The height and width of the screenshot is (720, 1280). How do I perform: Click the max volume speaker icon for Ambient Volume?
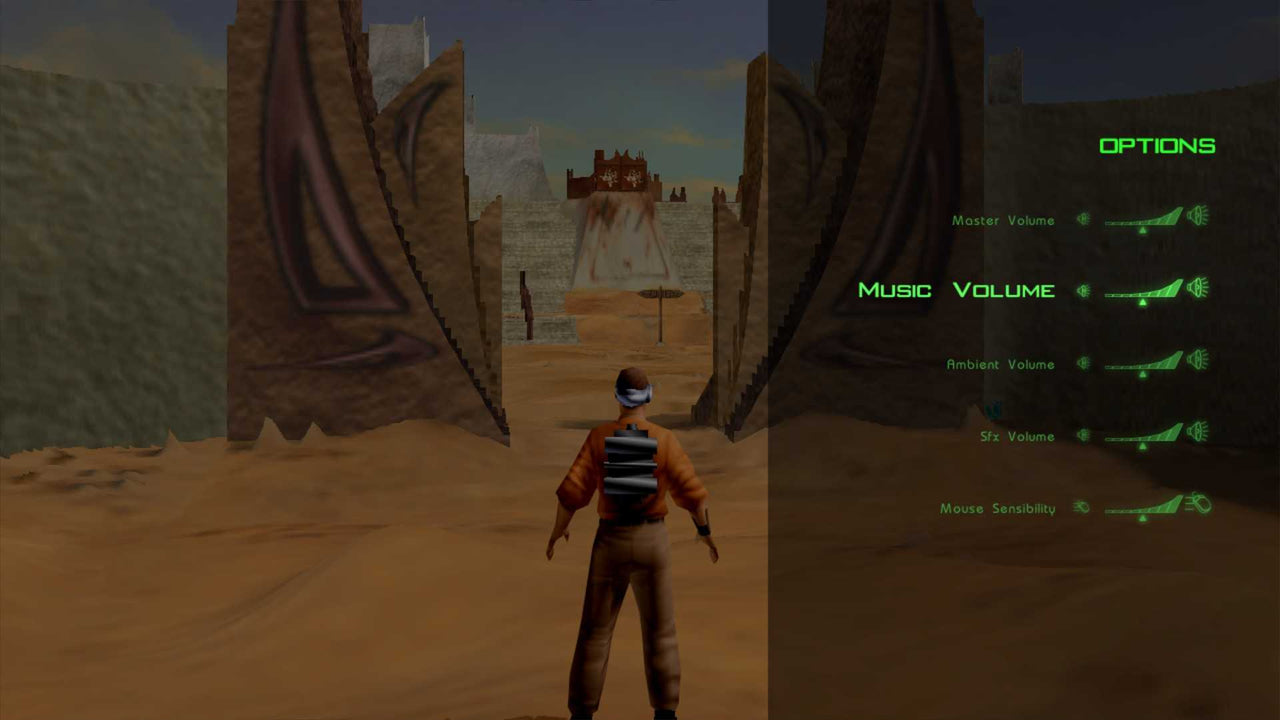[x=1197, y=361]
